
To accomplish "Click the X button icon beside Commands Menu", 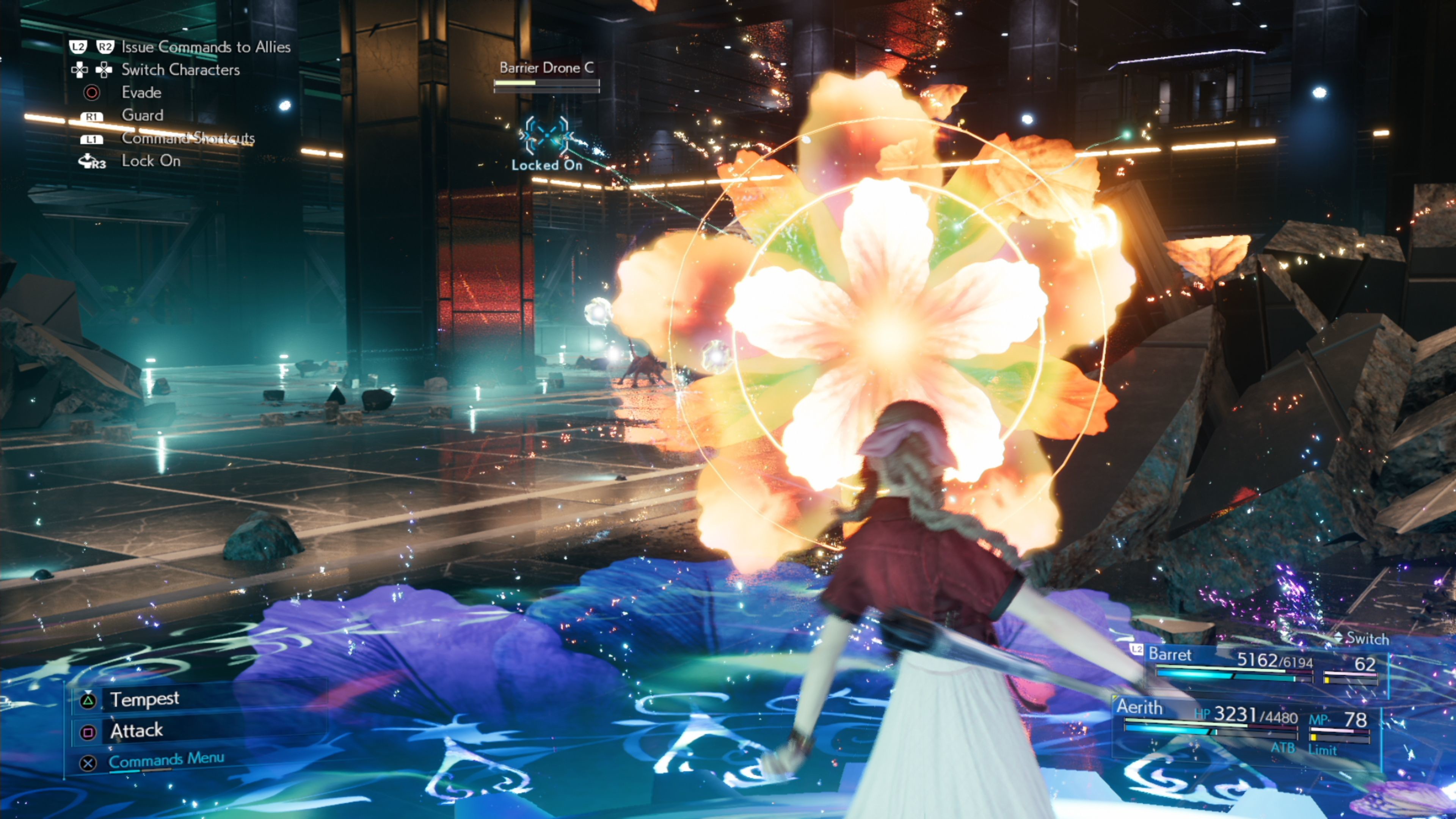I will coord(88,763).
